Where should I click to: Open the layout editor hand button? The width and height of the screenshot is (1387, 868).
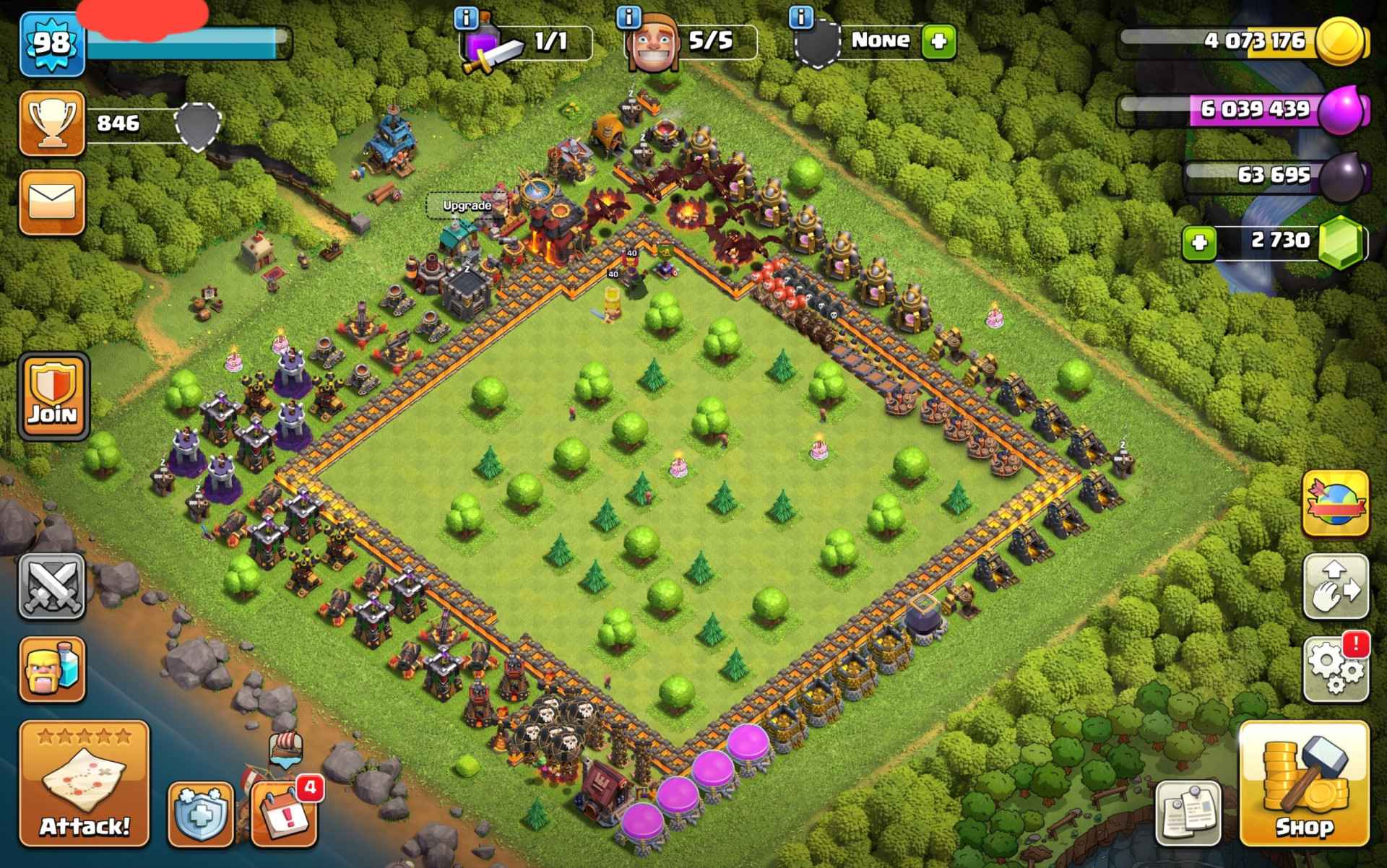click(x=1335, y=586)
